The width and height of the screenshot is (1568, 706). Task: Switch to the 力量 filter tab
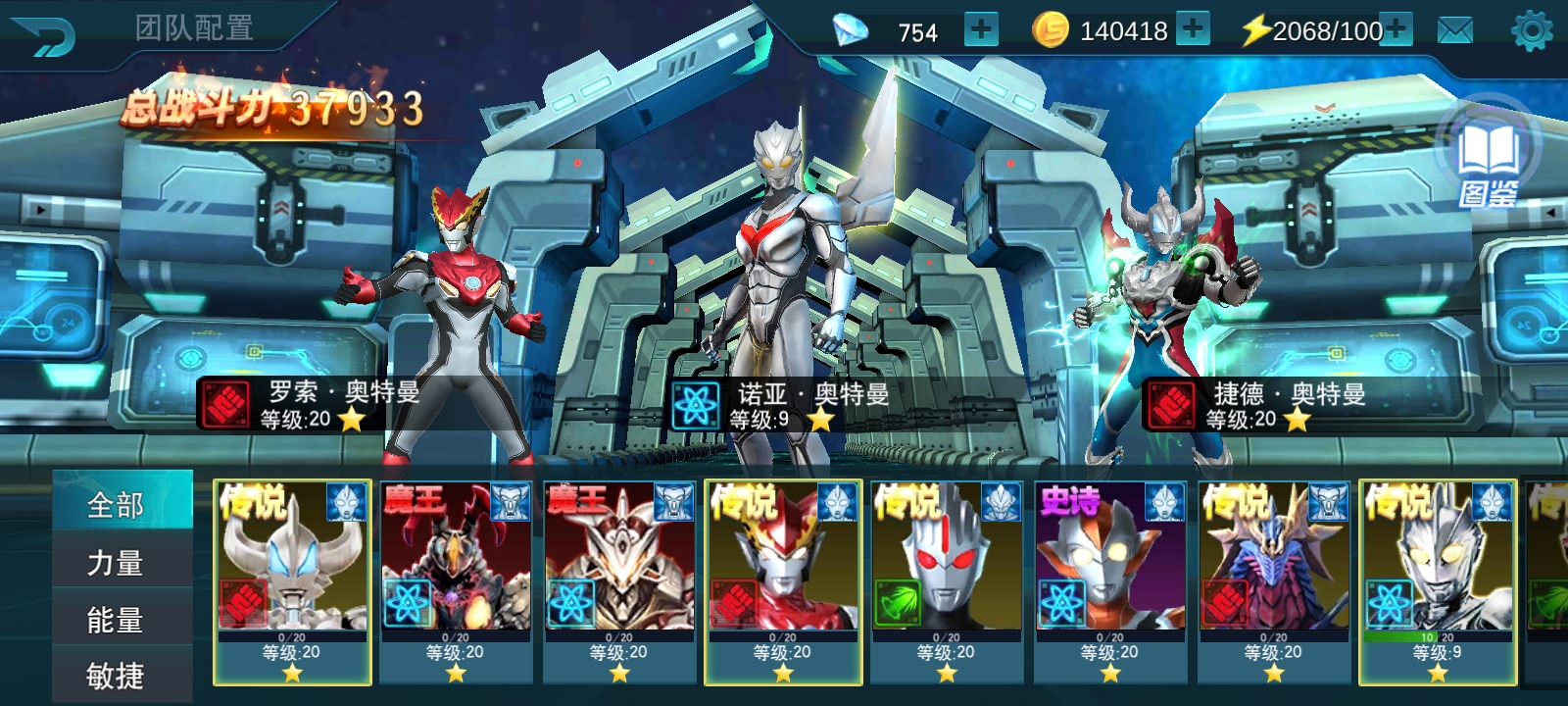coord(116,562)
